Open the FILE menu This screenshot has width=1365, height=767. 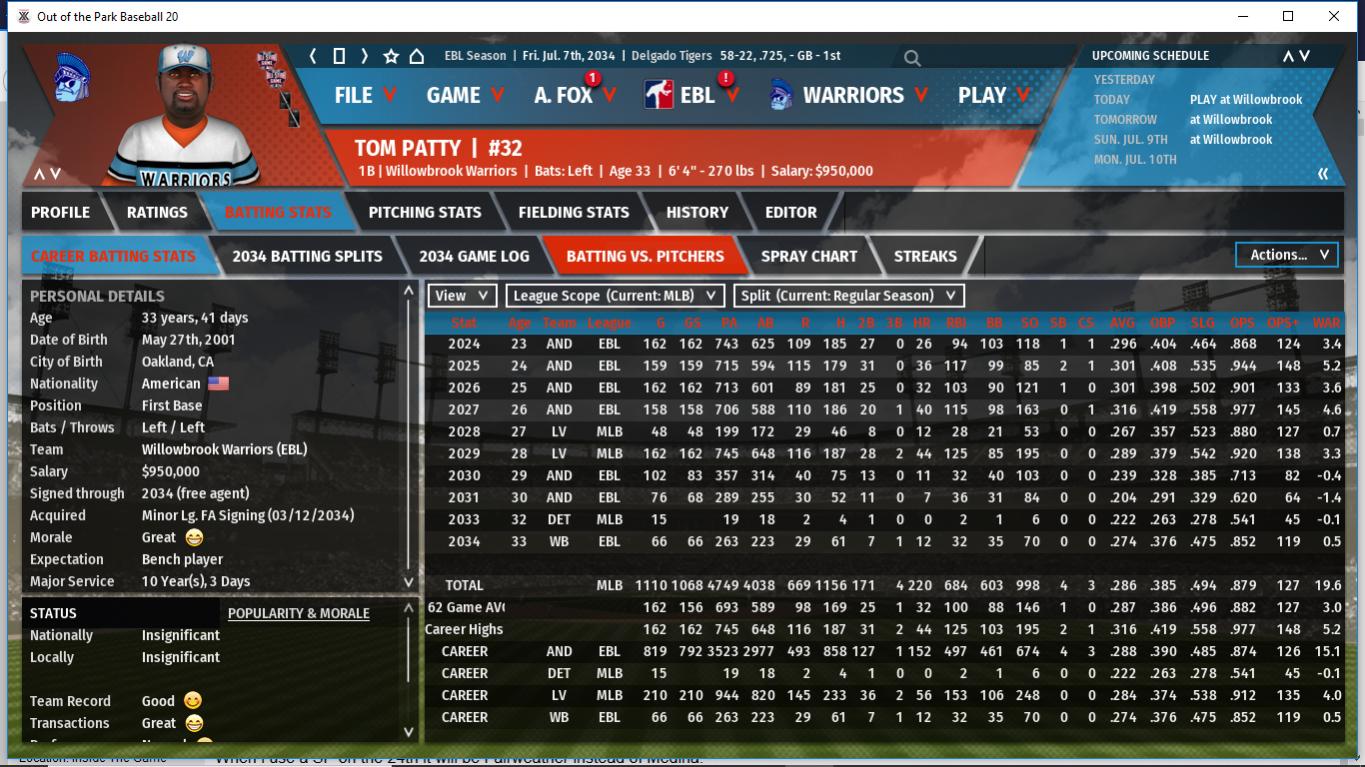(x=364, y=95)
